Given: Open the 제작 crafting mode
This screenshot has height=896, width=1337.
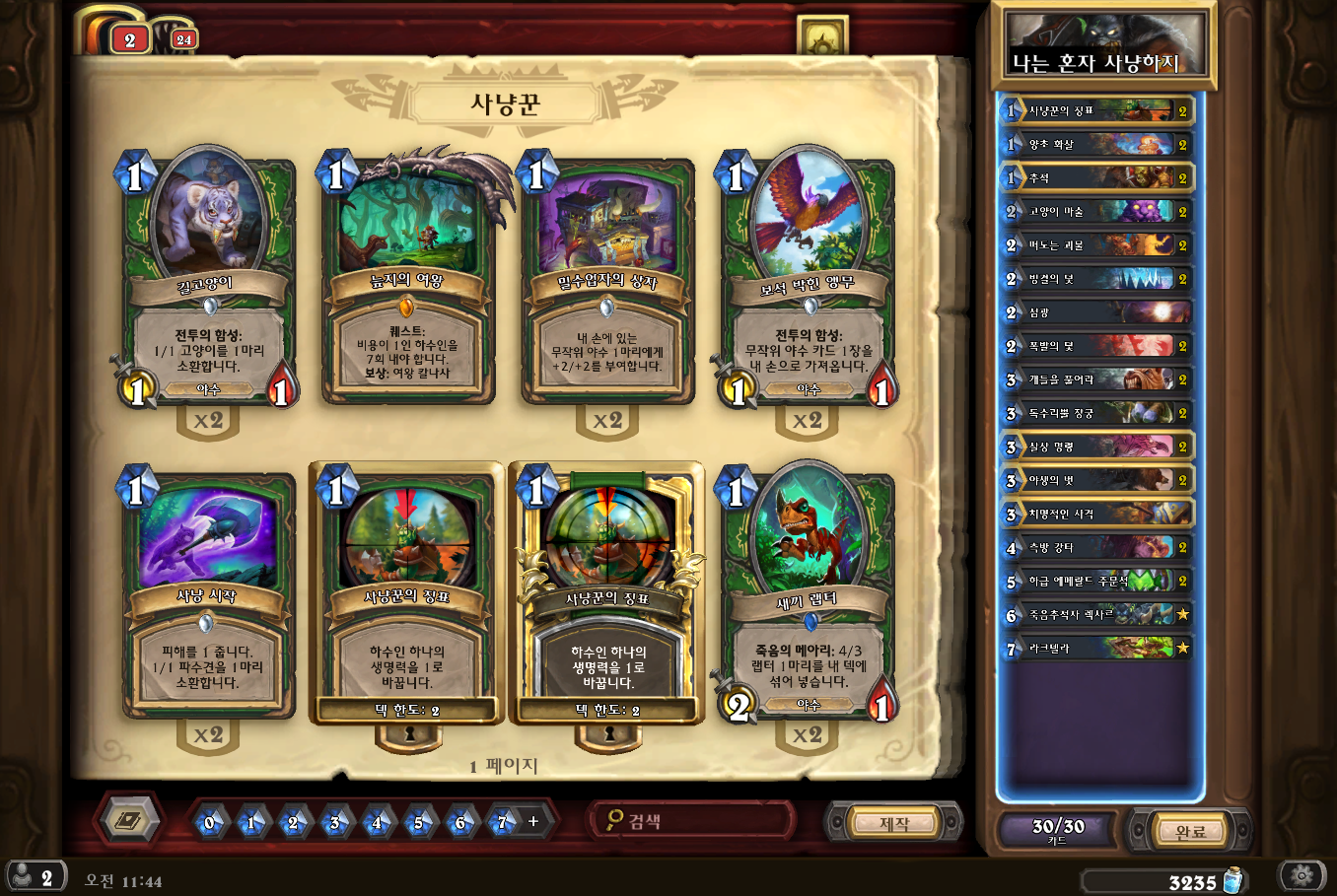Looking at the screenshot, I should click(894, 822).
